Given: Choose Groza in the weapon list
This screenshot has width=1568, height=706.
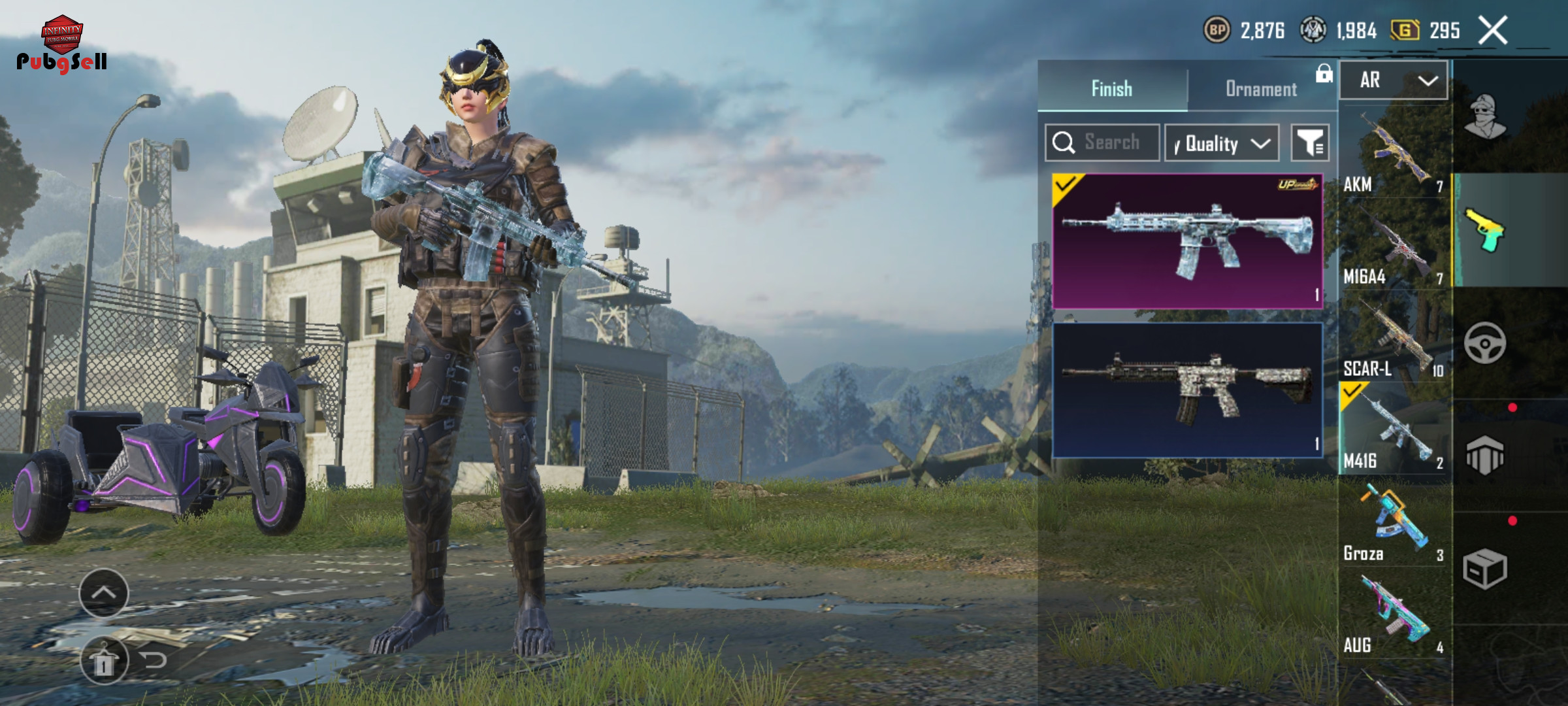Looking at the screenshot, I should pyautogui.click(x=1394, y=523).
